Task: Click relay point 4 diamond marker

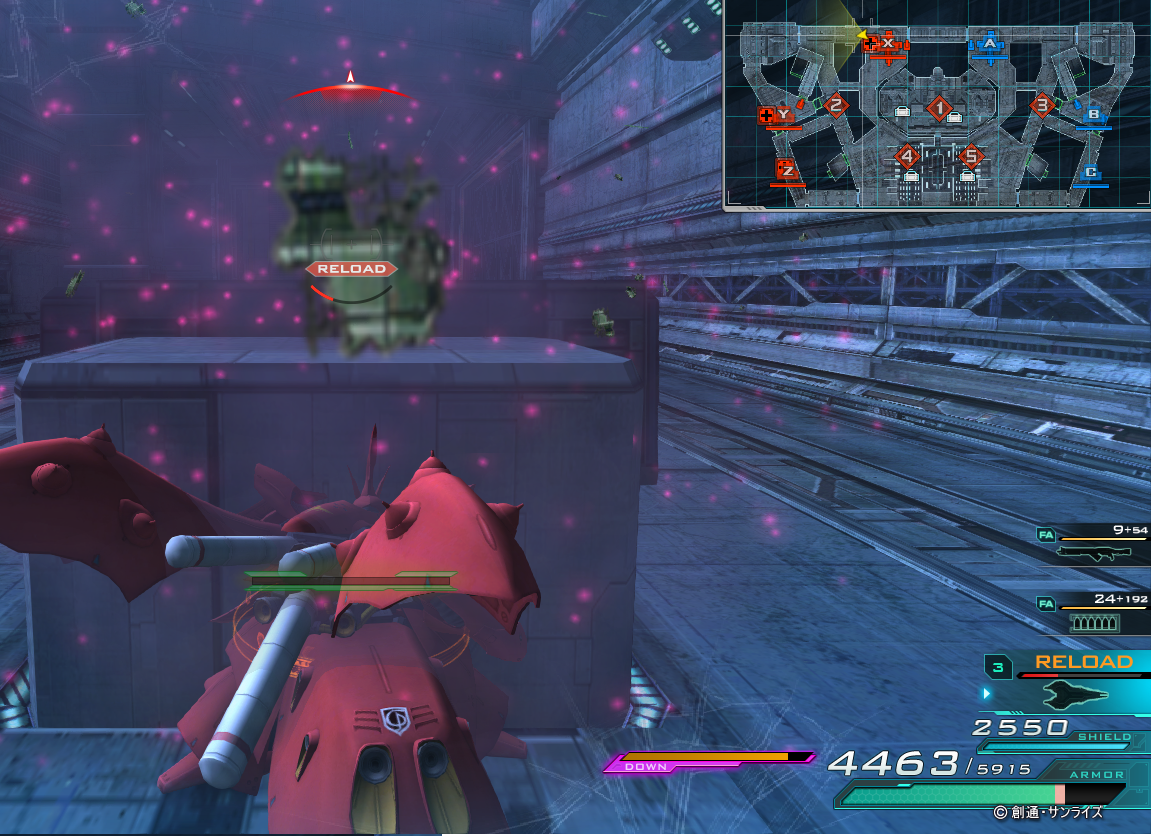Action: [x=907, y=156]
